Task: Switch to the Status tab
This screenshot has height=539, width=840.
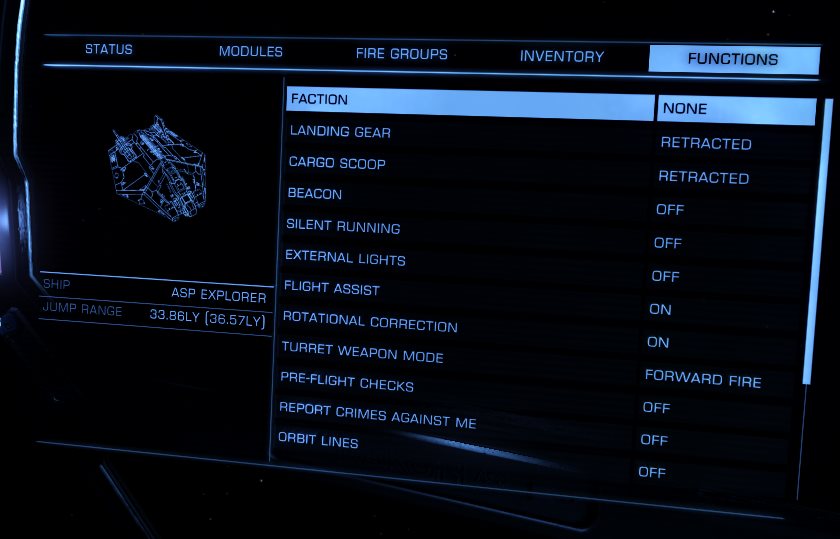Action: tap(108, 49)
